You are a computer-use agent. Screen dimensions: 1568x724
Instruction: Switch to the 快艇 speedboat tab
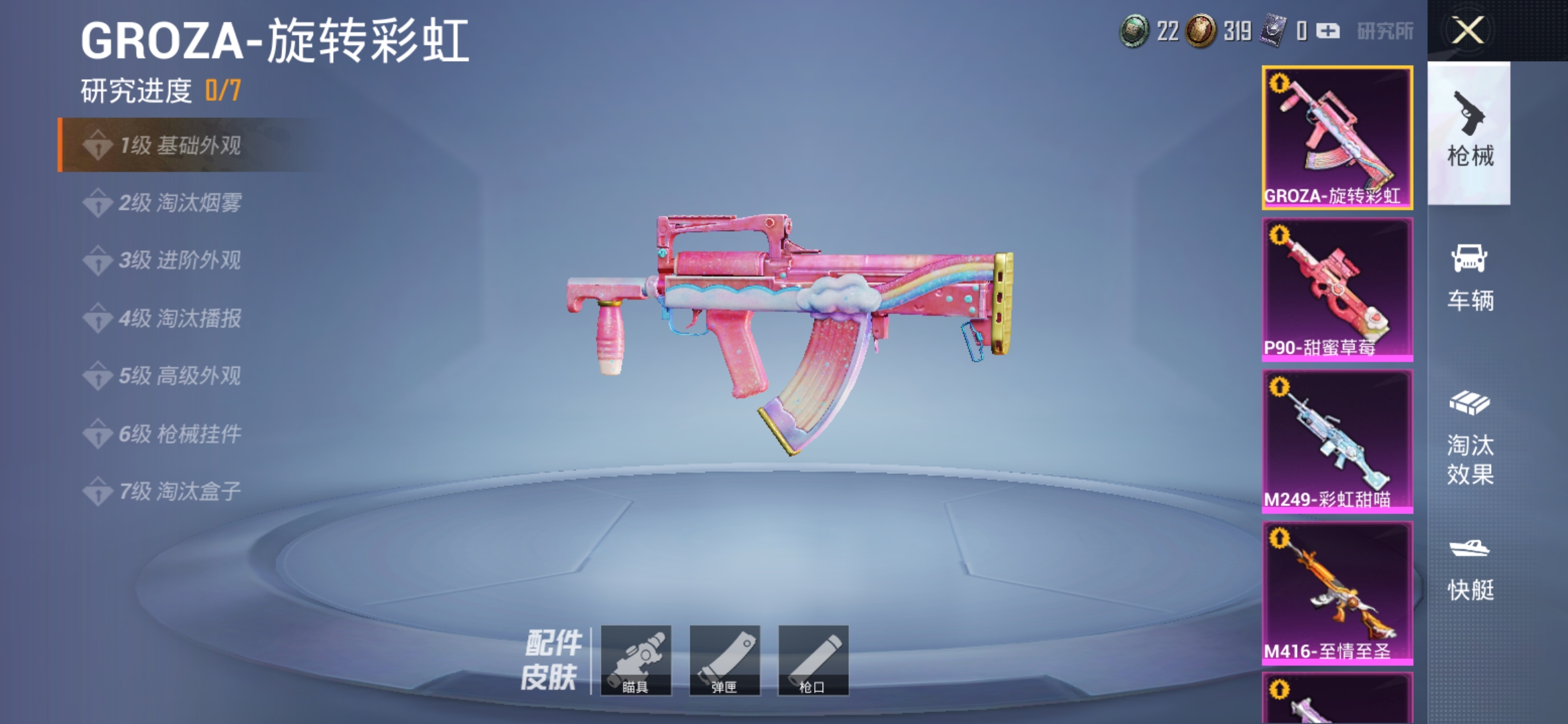(1469, 568)
